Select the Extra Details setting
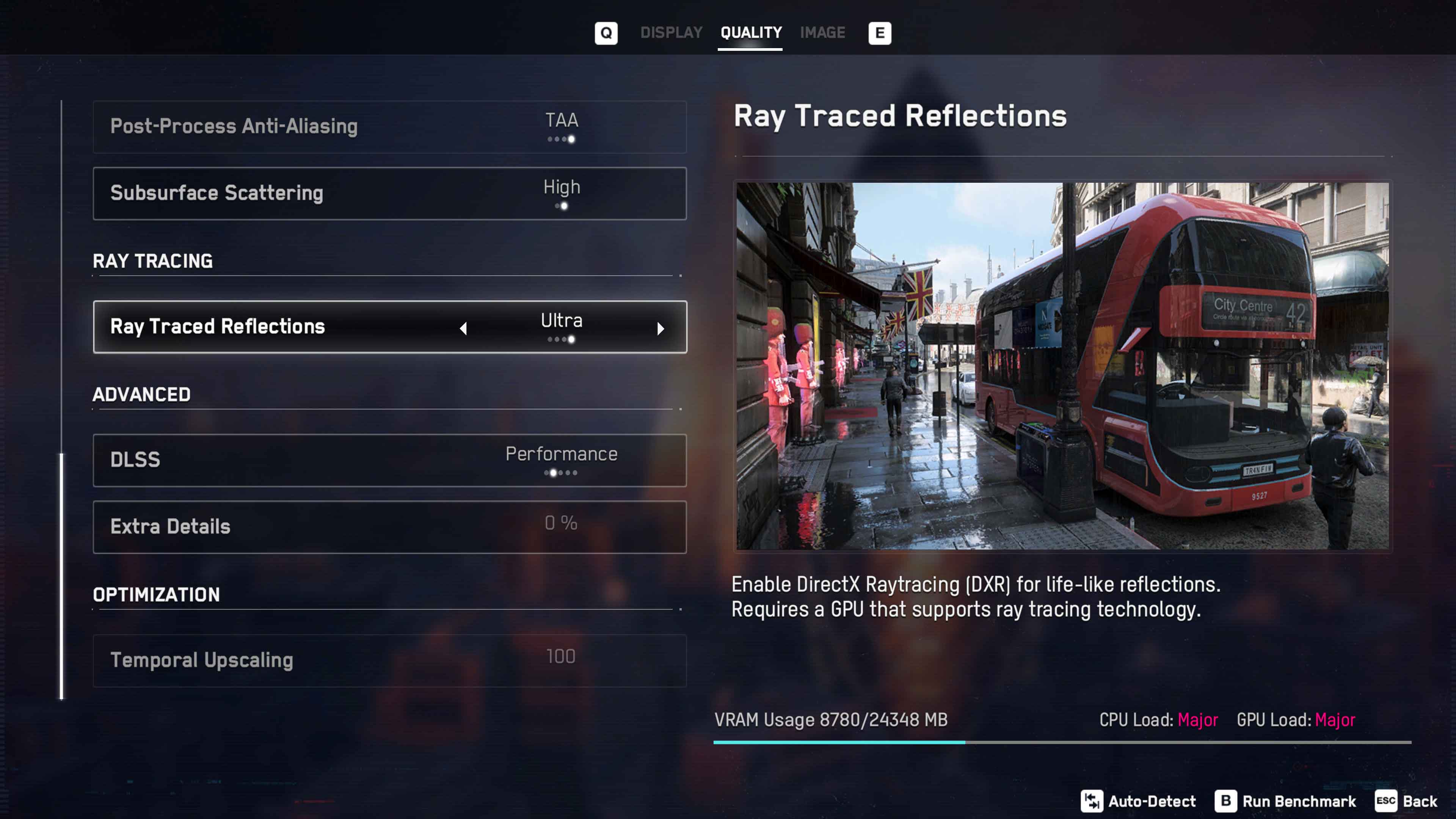The height and width of the screenshot is (819, 1456). [389, 527]
